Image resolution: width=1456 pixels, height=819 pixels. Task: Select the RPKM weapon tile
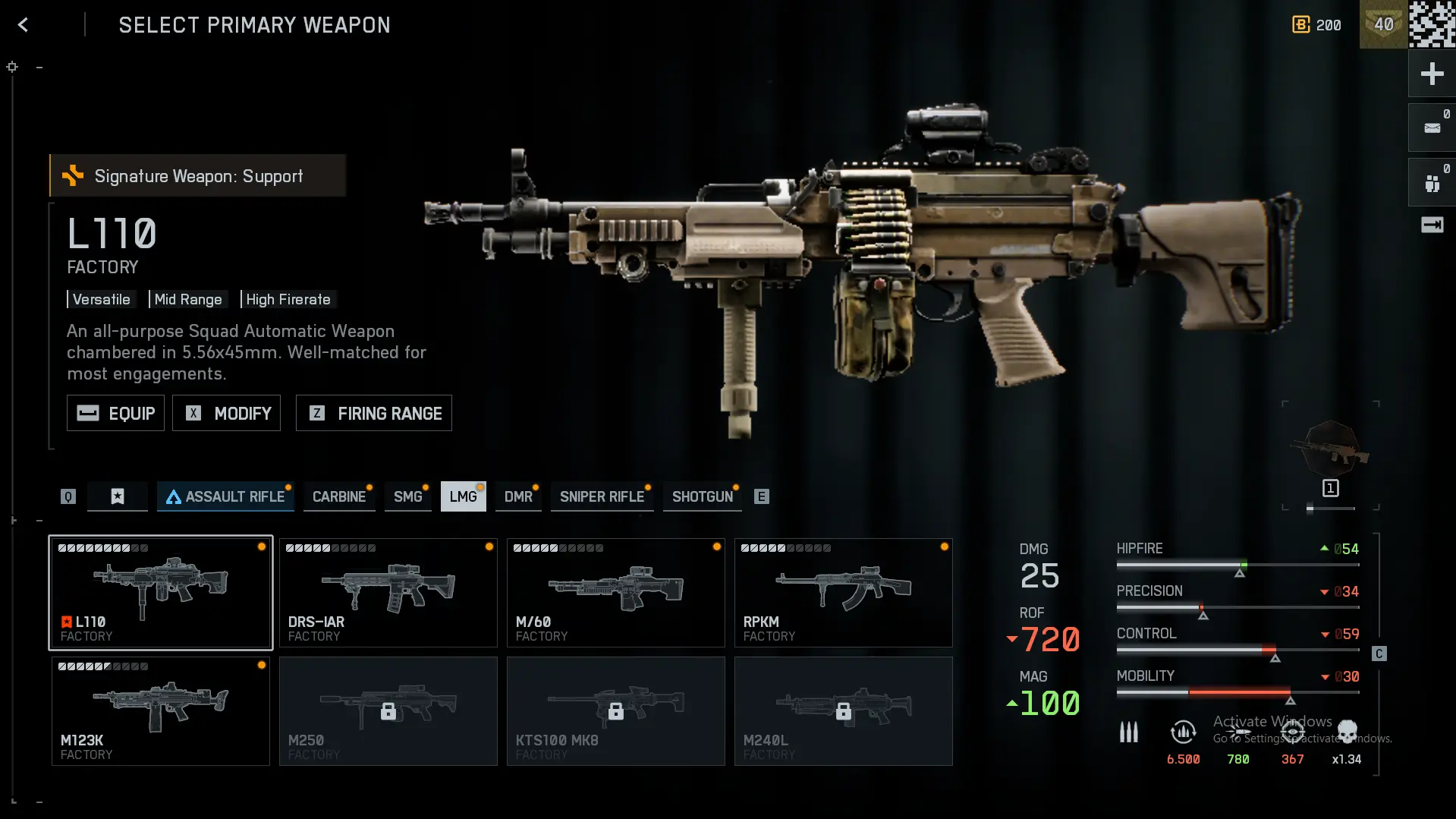pyautogui.click(x=844, y=593)
